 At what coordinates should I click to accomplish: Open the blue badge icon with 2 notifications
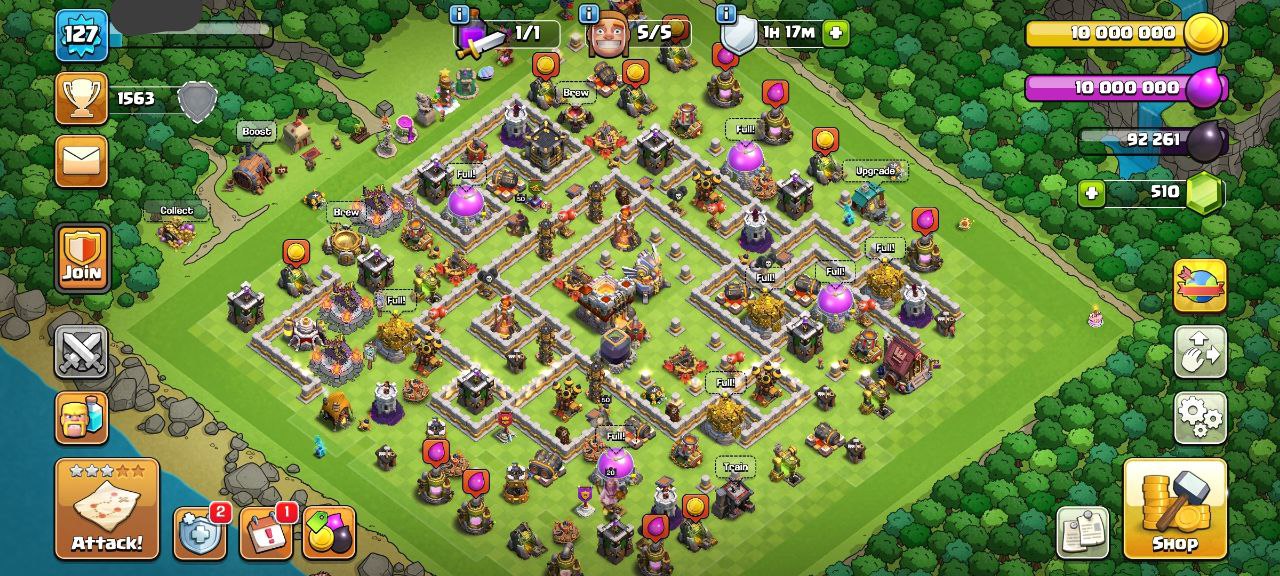tap(199, 534)
